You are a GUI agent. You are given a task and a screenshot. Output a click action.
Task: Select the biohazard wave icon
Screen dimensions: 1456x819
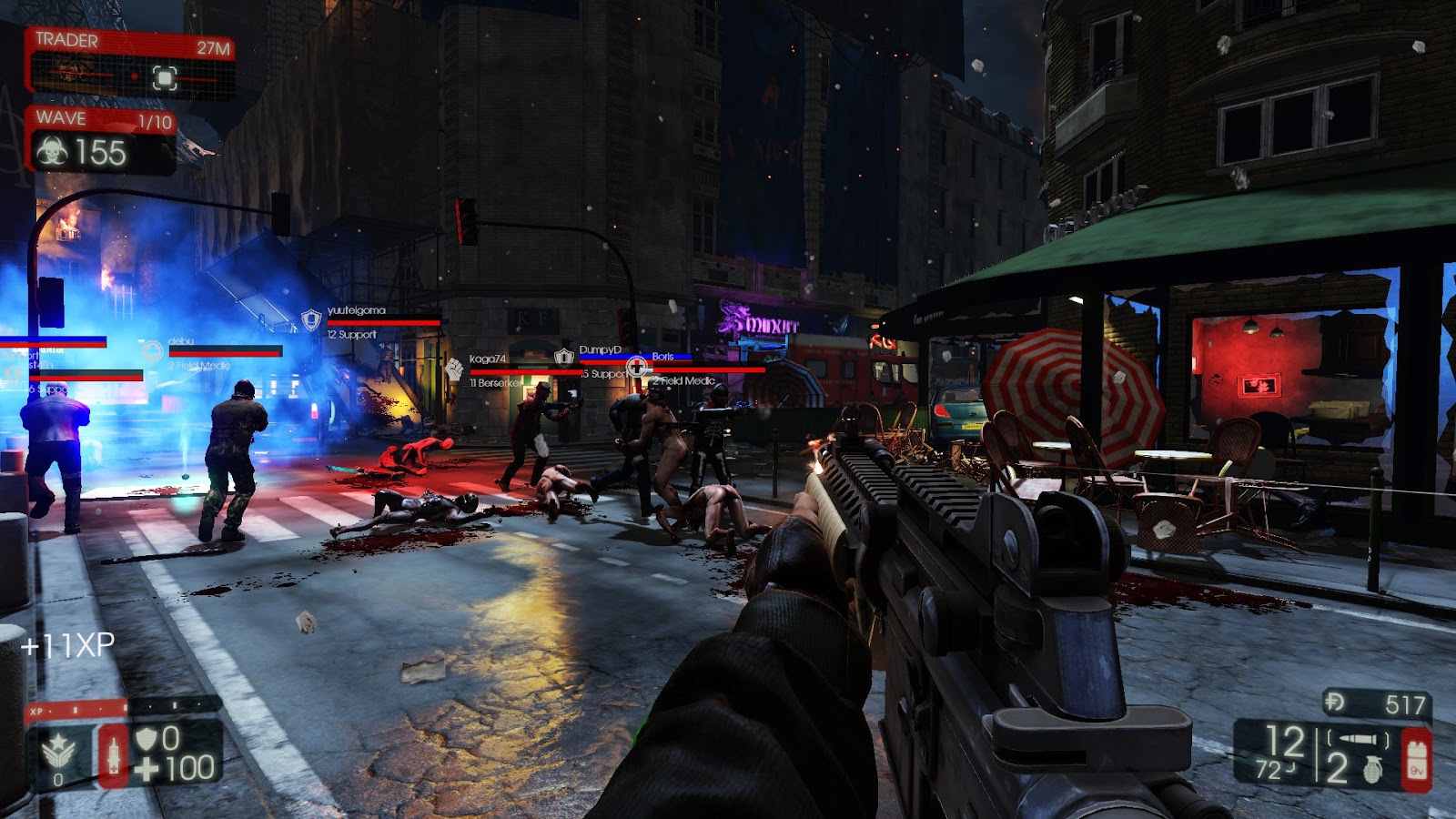(x=52, y=152)
